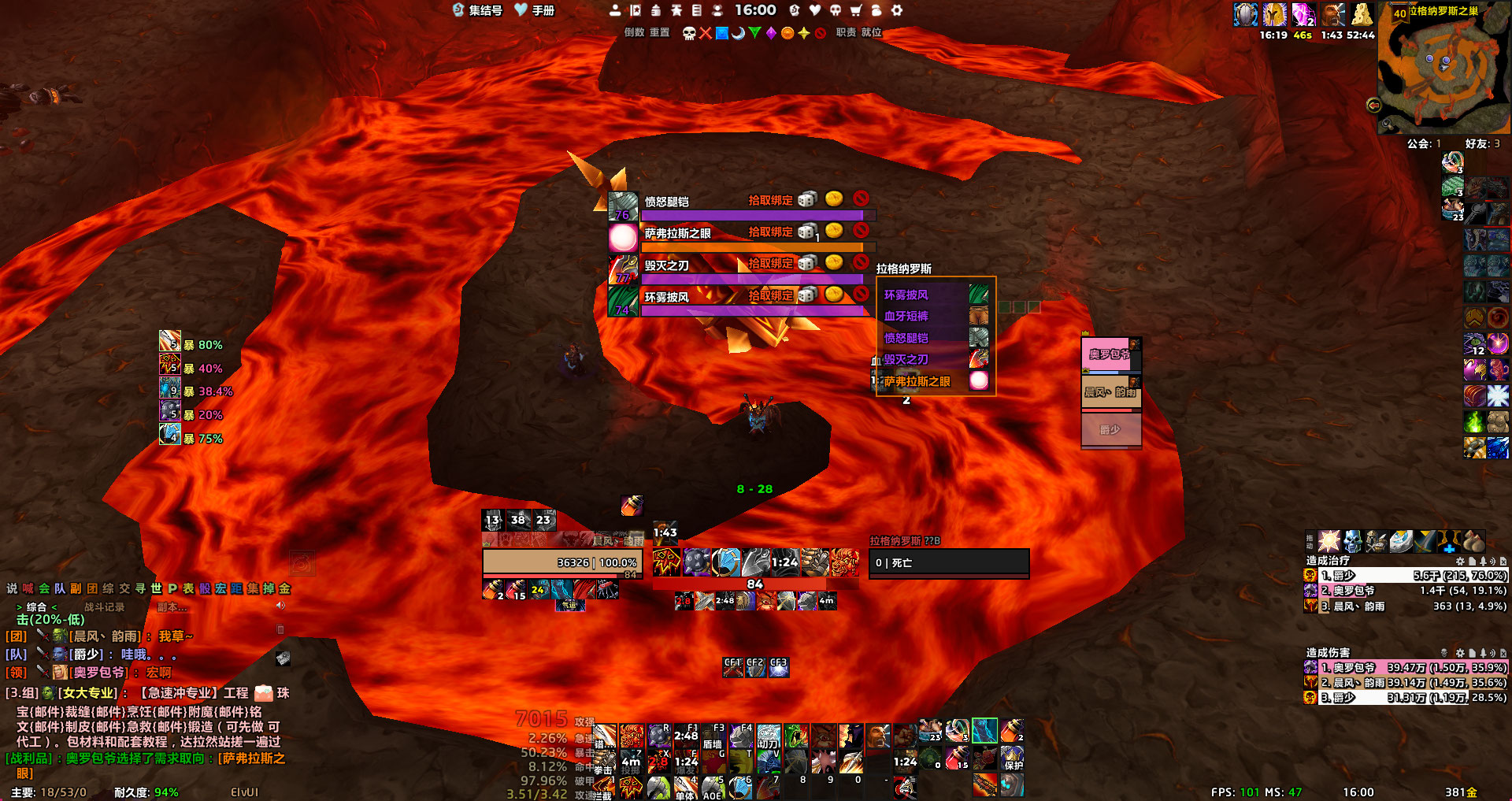The image size is (1512, 801).
Task: Pass on the 毁灭之刃 loot roll
Action: pos(861,262)
